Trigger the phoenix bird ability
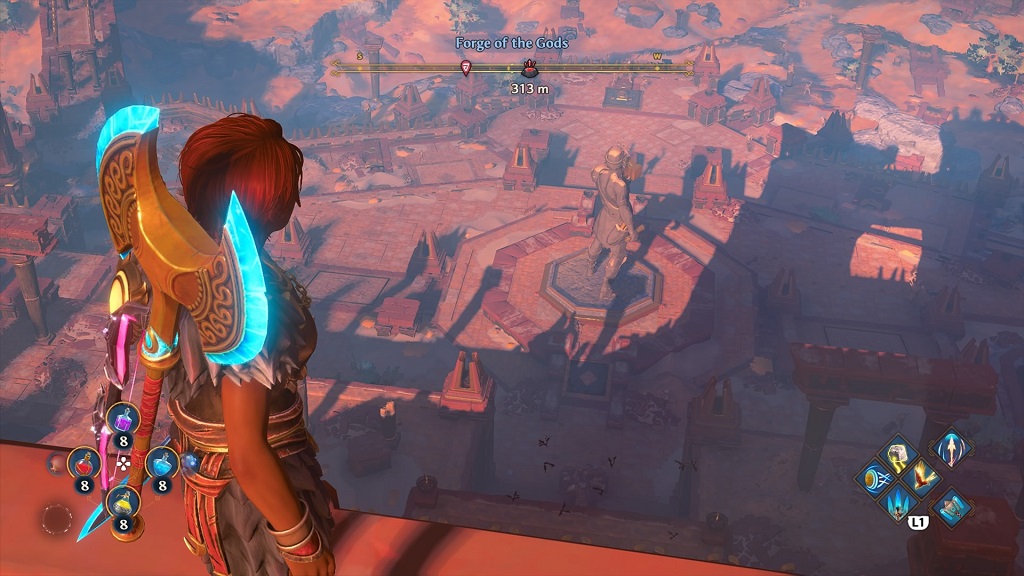The height and width of the screenshot is (576, 1024). tap(922, 477)
